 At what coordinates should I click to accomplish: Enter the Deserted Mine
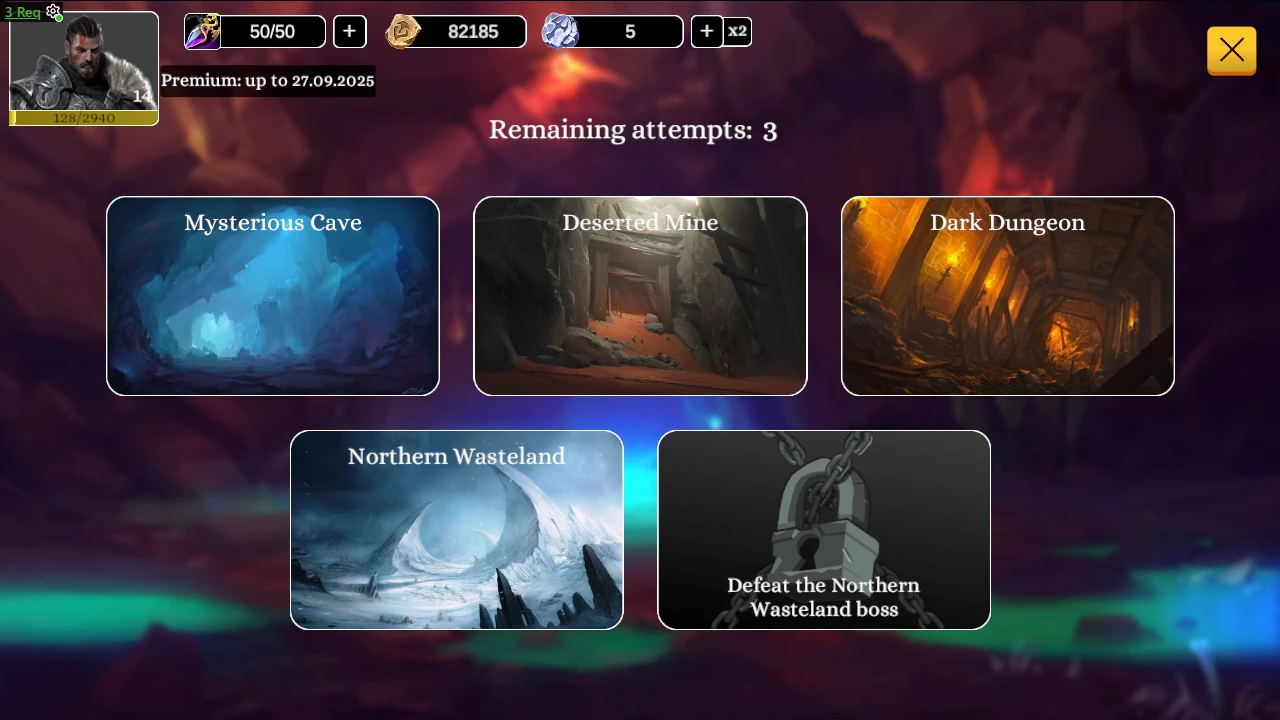pyautogui.click(x=640, y=295)
